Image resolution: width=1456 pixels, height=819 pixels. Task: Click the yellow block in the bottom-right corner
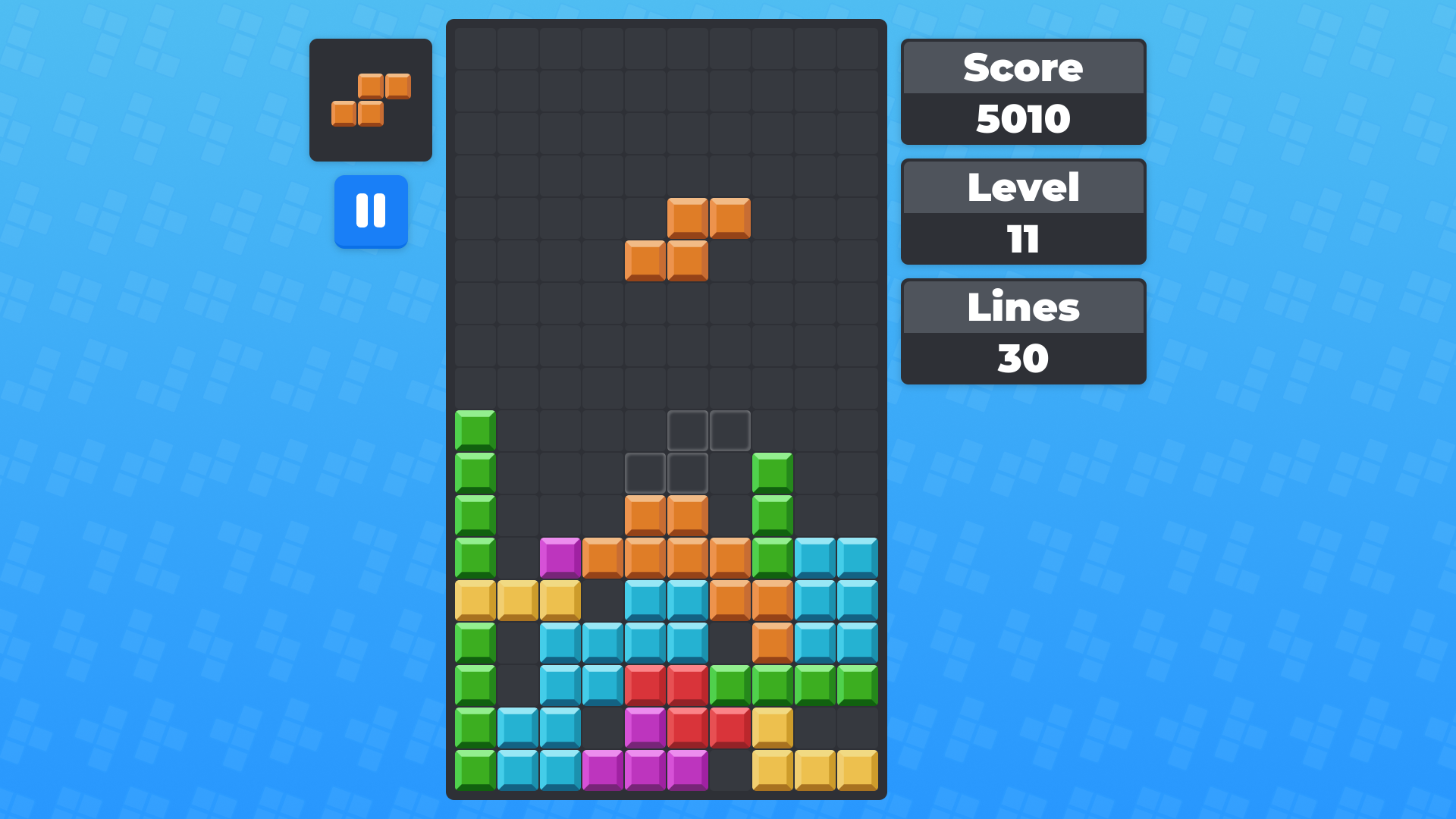tap(858, 770)
